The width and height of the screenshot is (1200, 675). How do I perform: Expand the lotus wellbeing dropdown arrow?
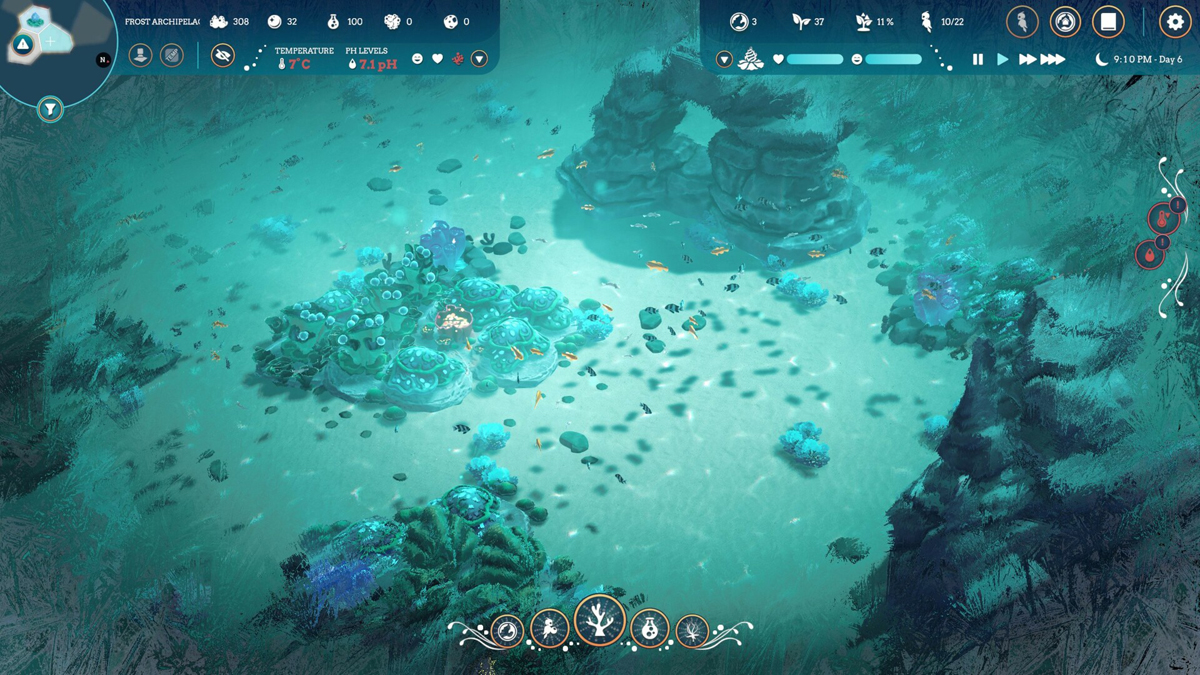coord(725,60)
